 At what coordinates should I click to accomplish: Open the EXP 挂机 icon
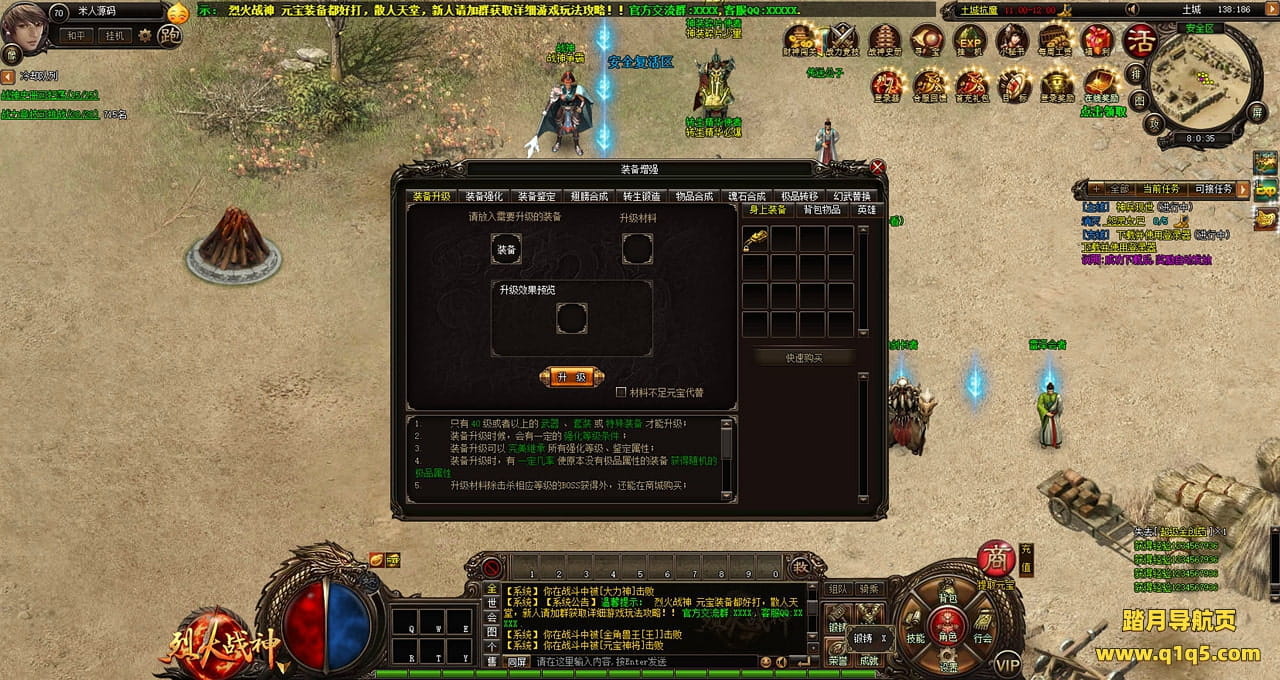pos(969,42)
